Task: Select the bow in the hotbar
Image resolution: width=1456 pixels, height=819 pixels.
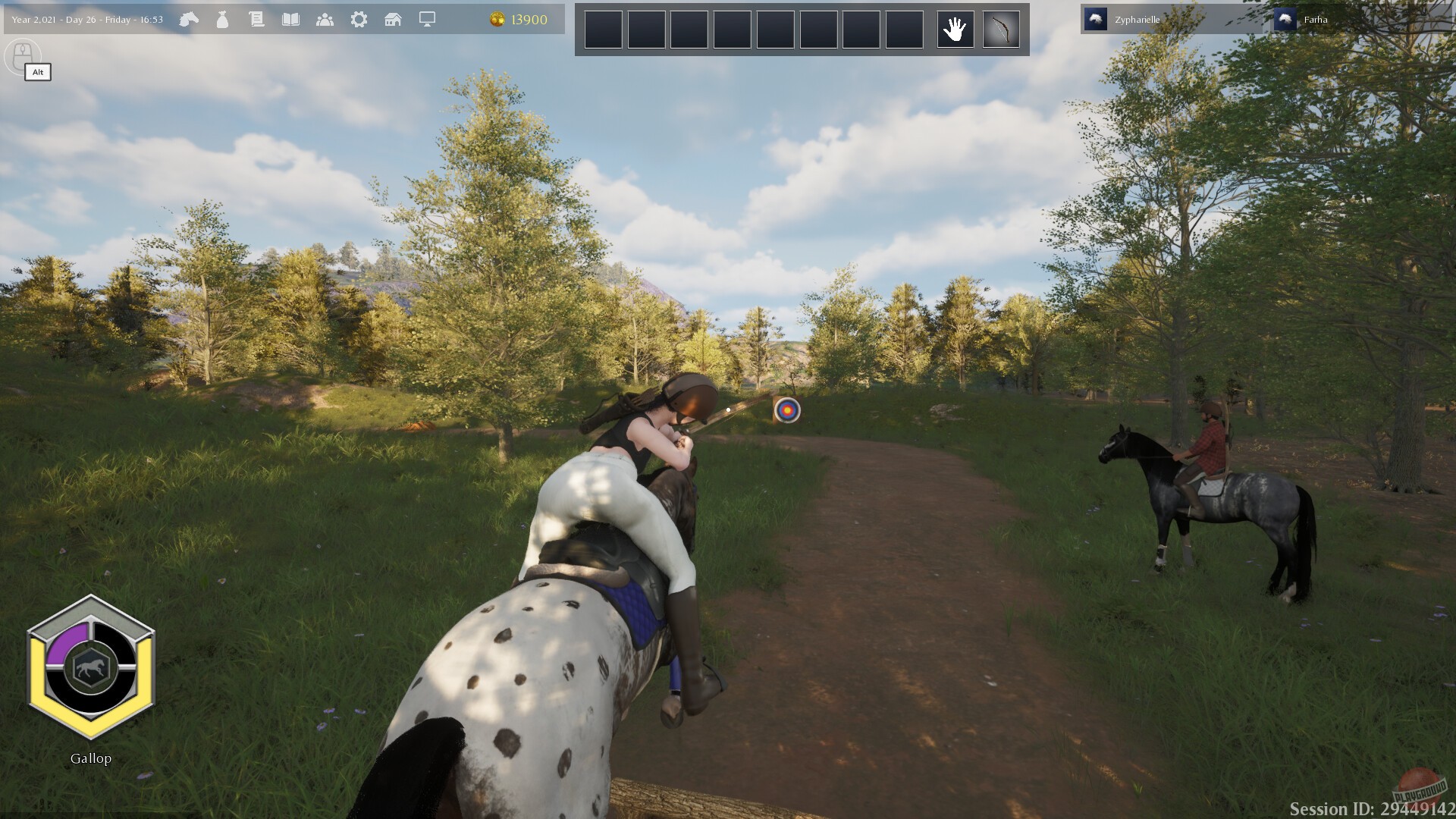Action: click(1000, 29)
